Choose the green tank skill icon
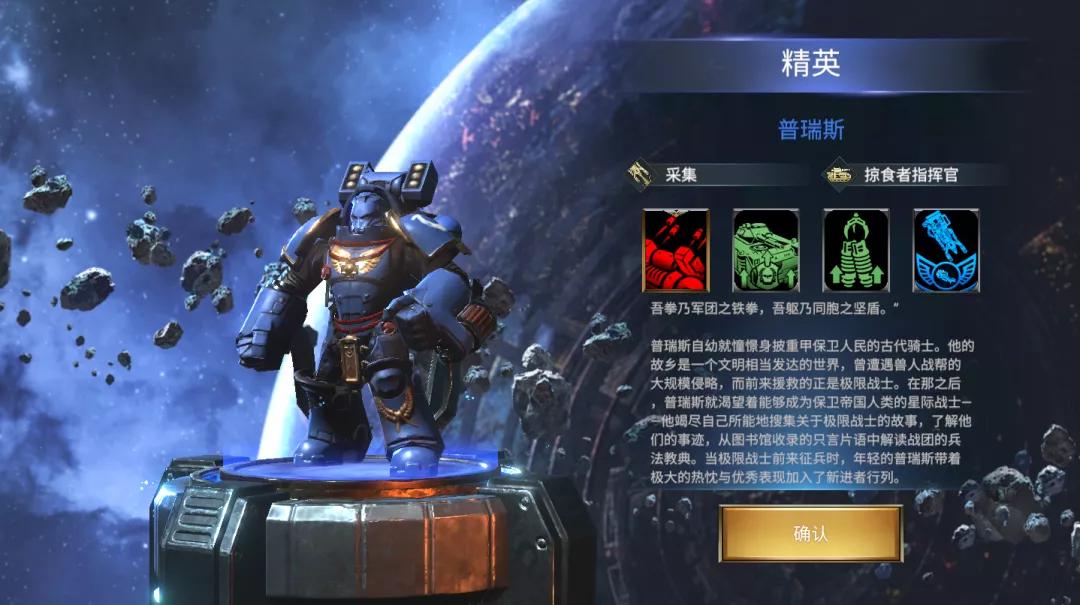Screen dimensions: 1080x605 coord(765,250)
